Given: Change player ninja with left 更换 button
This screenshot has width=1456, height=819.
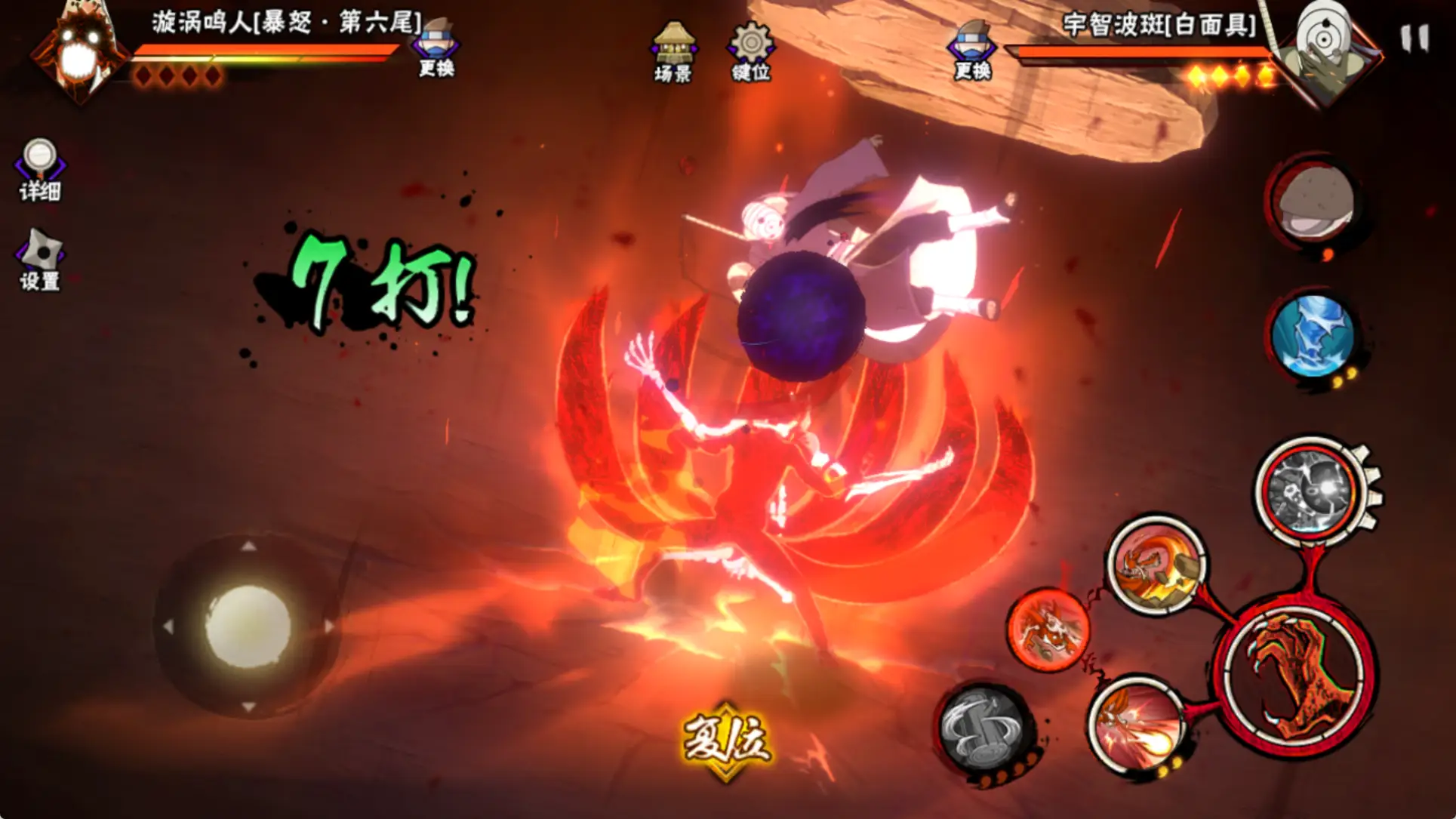Looking at the screenshot, I should 437,49.
